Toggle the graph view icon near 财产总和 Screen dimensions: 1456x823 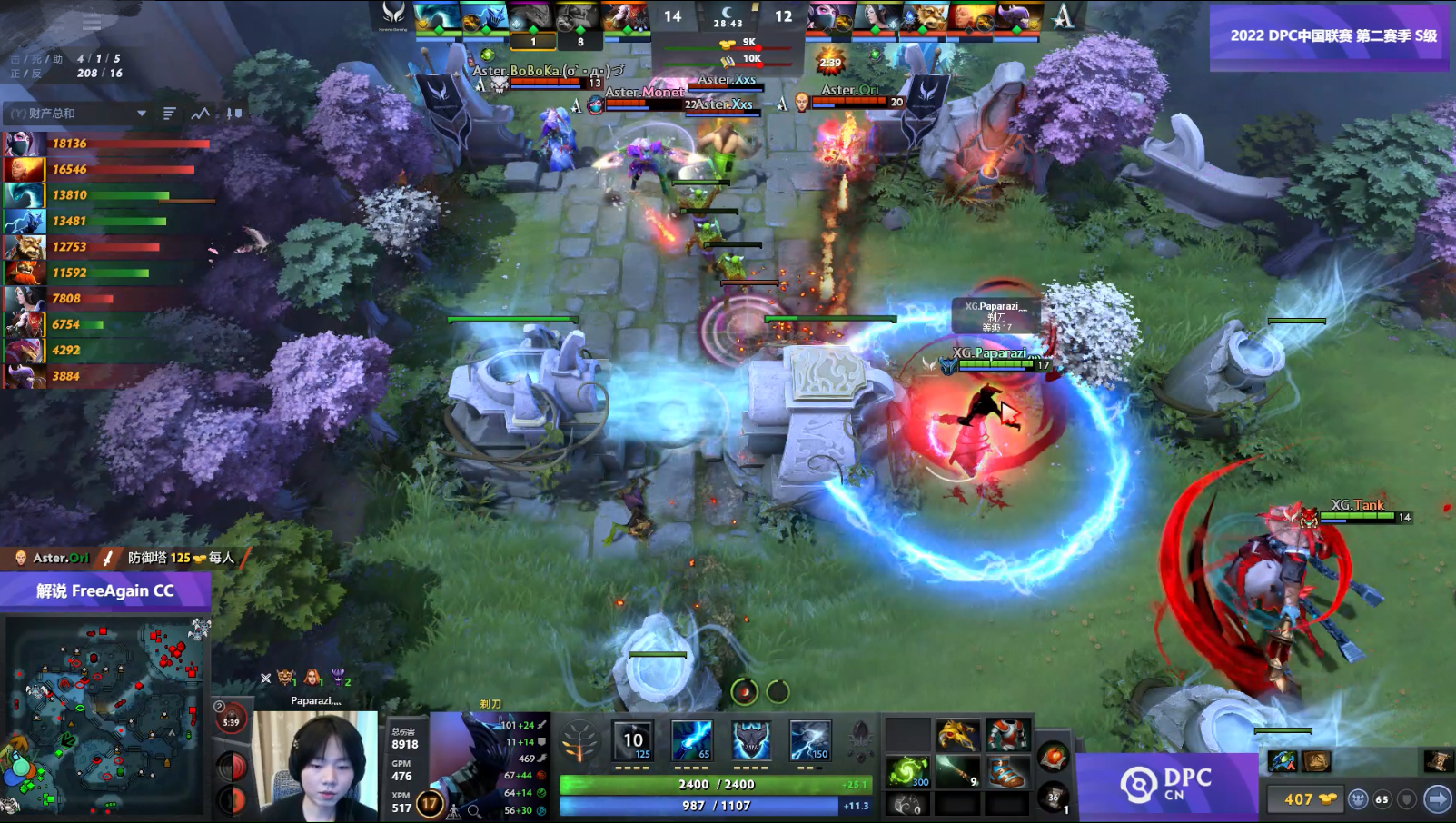click(200, 114)
